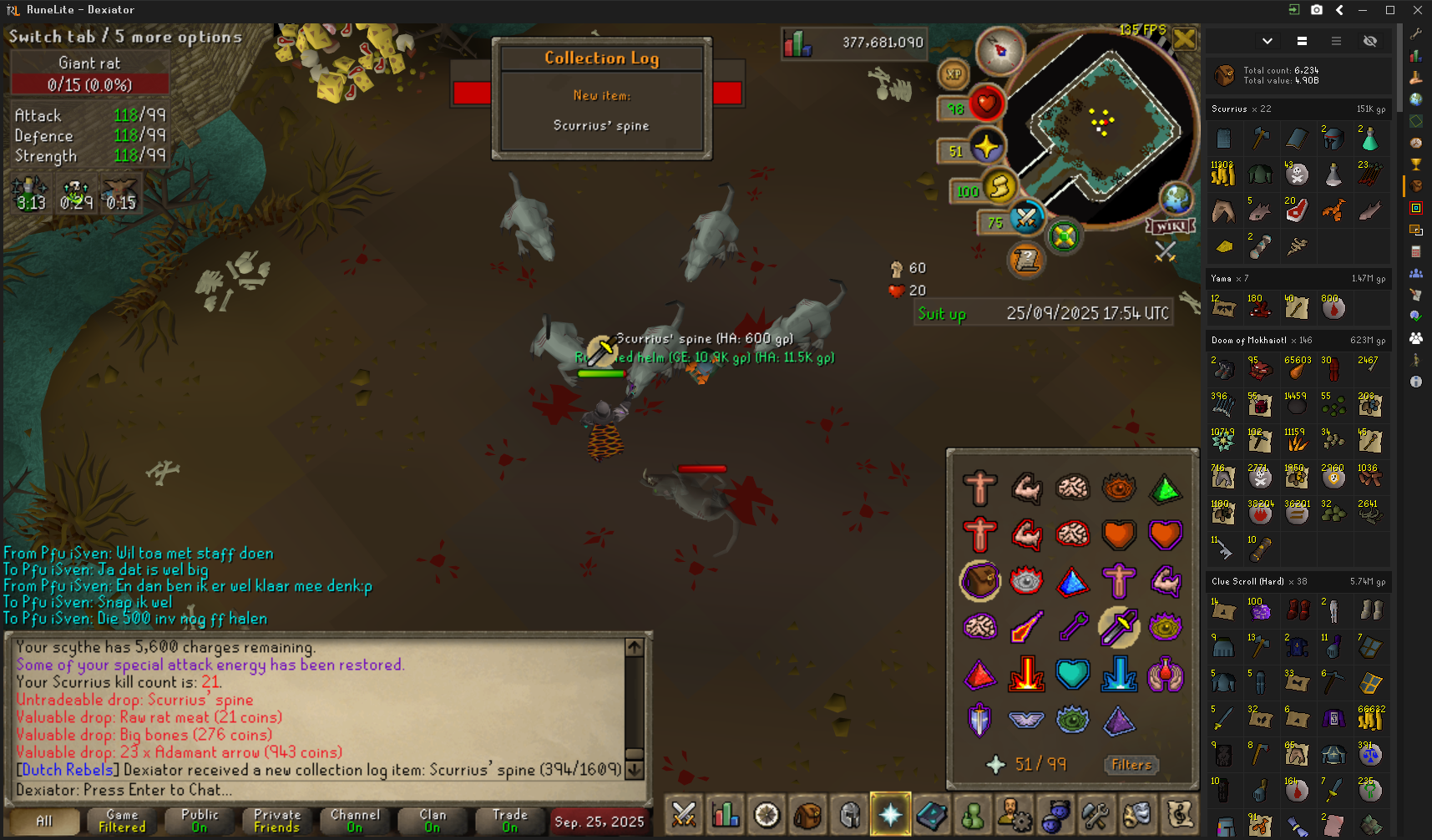Open the backpack Inventory tab
Viewport: 1432px width, 840px height.
[x=808, y=815]
